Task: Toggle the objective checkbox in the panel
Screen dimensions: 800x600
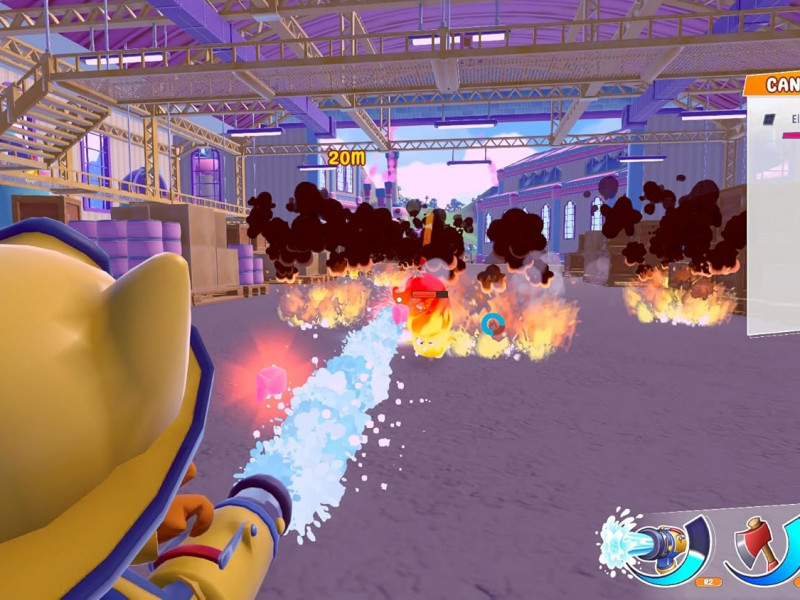Action: [x=769, y=119]
